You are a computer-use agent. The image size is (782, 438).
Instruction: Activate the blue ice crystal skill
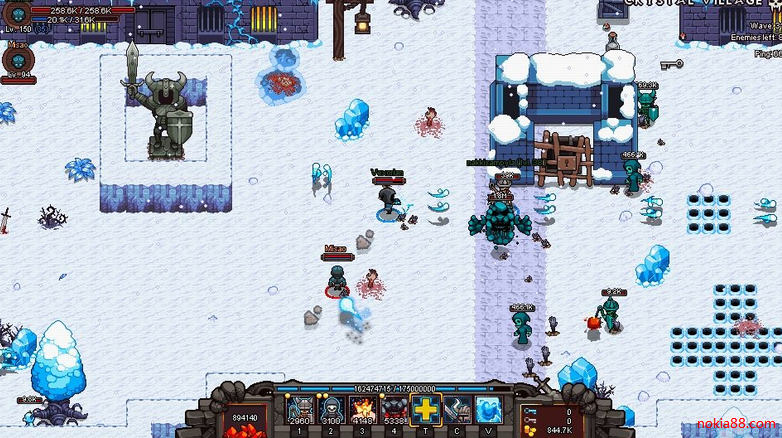[x=489, y=409]
